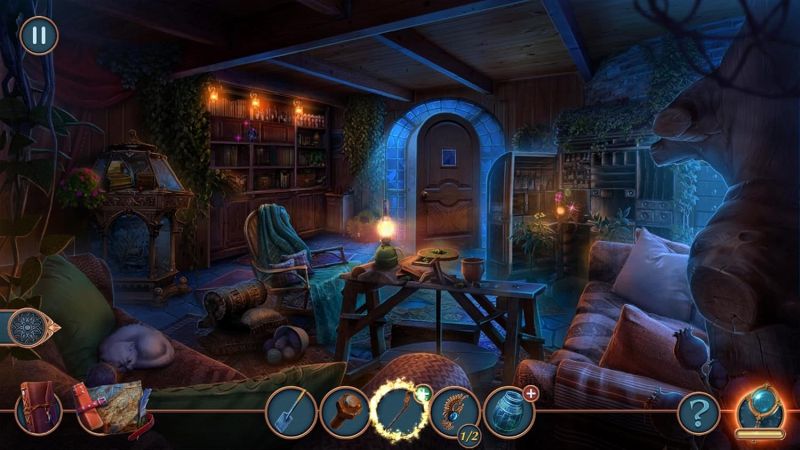800x450 pixels.
Task: Select the glass jar inventory item
Action: [x=508, y=412]
